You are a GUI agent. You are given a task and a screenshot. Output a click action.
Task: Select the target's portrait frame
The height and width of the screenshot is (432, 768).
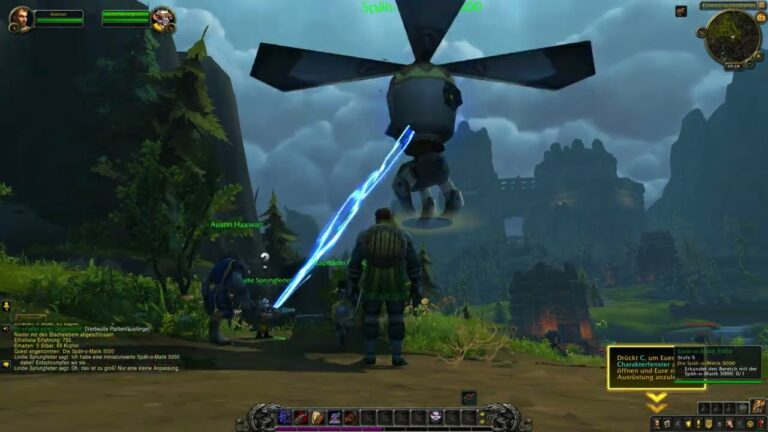coord(163,18)
